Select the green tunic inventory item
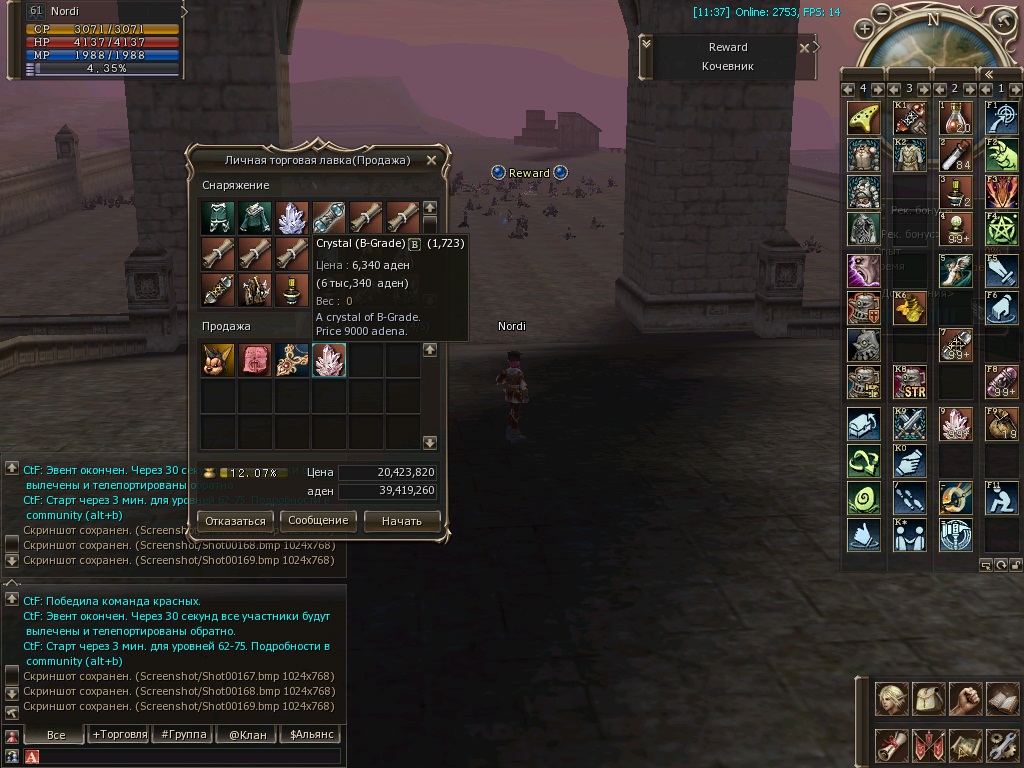1024x768 pixels. click(255, 218)
